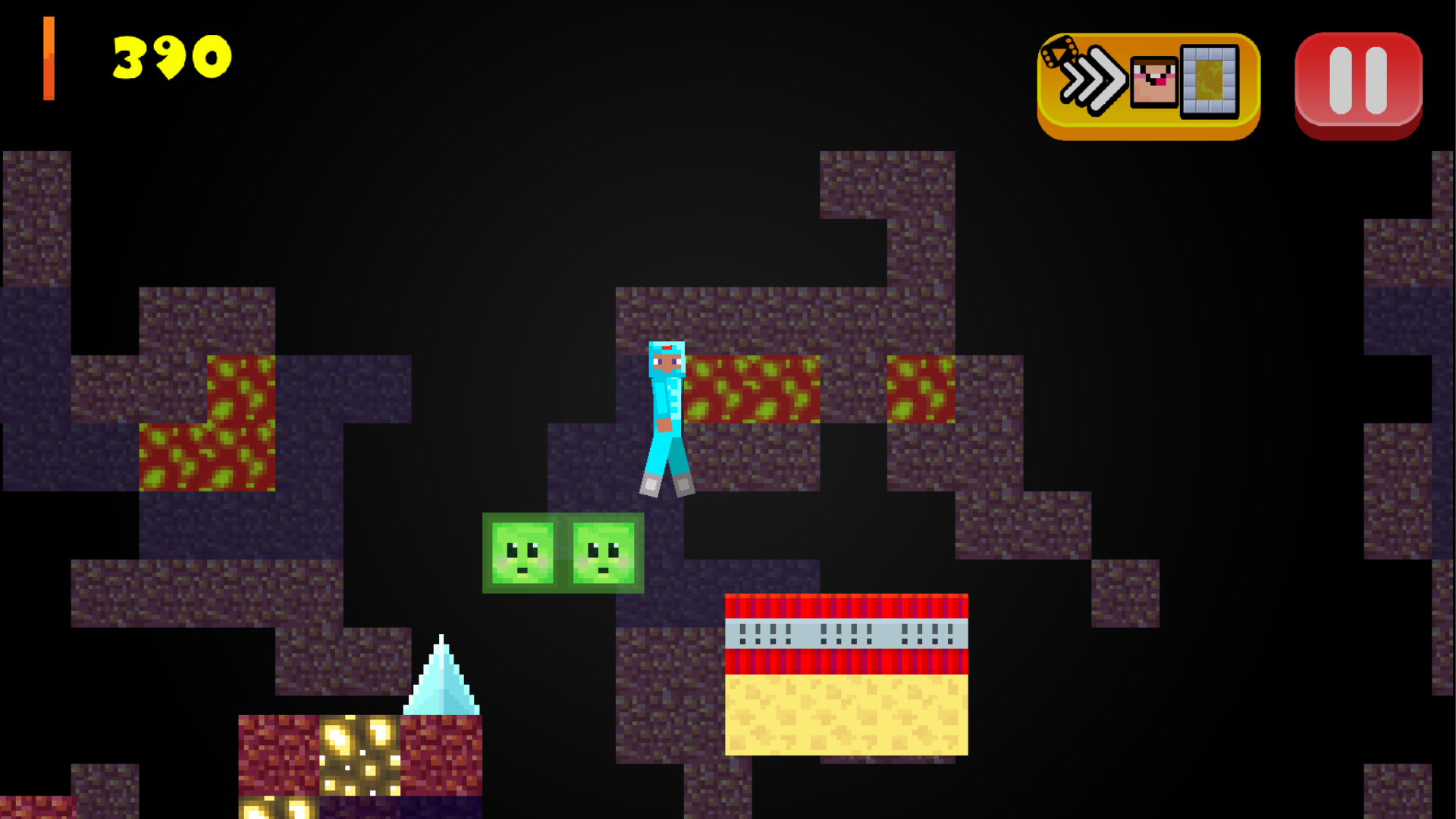Click the ice spike near the bottom

[x=441, y=682]
